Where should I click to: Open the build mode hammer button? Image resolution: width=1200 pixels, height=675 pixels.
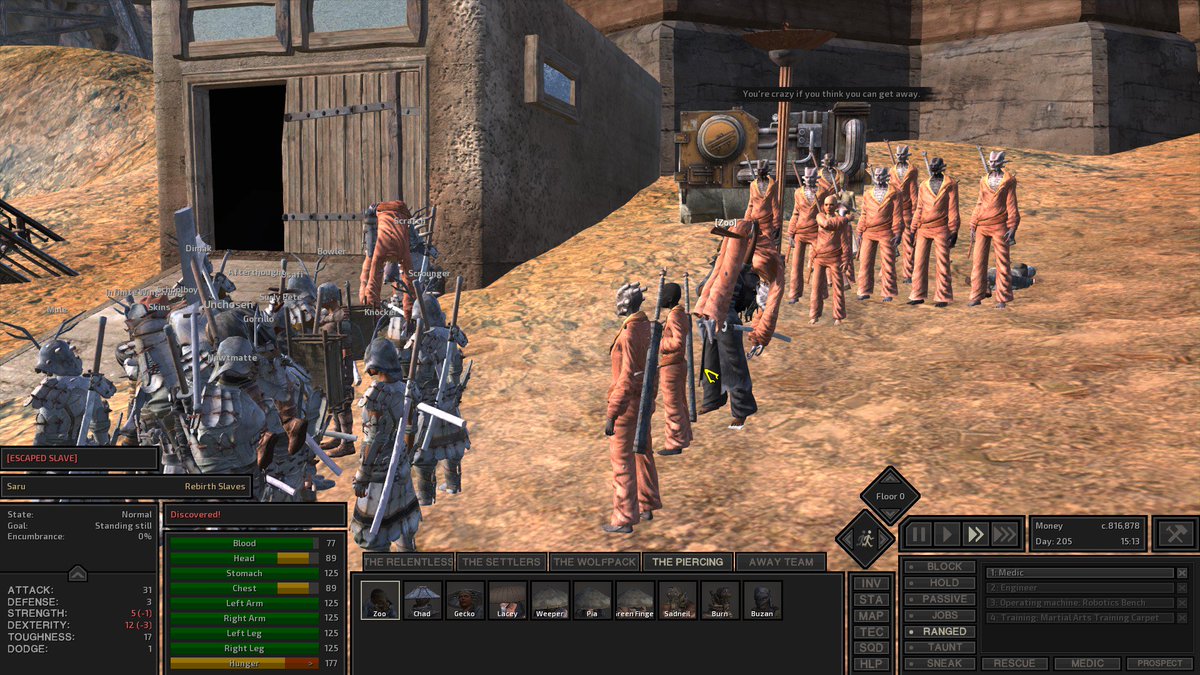1175,533
